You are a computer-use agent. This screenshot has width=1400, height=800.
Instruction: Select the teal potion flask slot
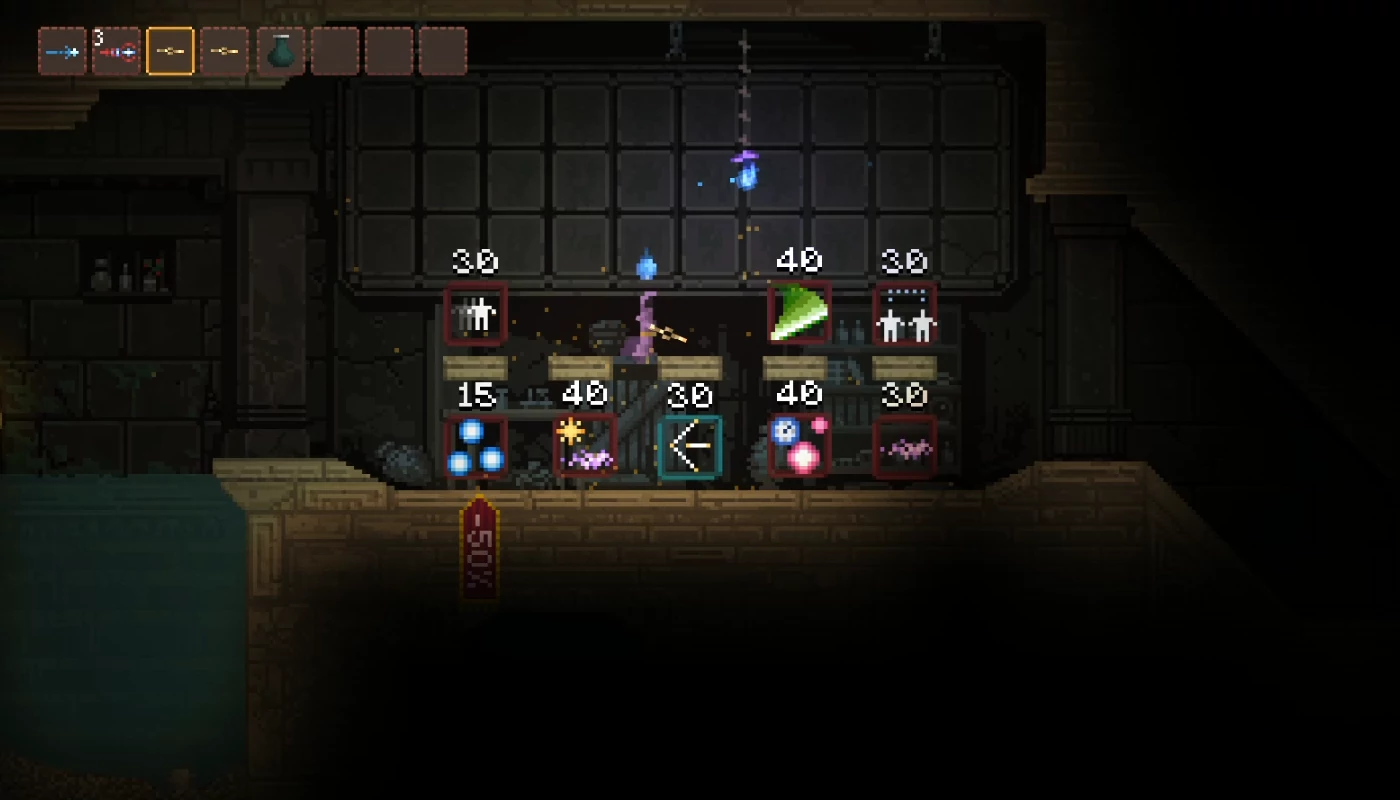pyautogui.click(x=280, y=51)
